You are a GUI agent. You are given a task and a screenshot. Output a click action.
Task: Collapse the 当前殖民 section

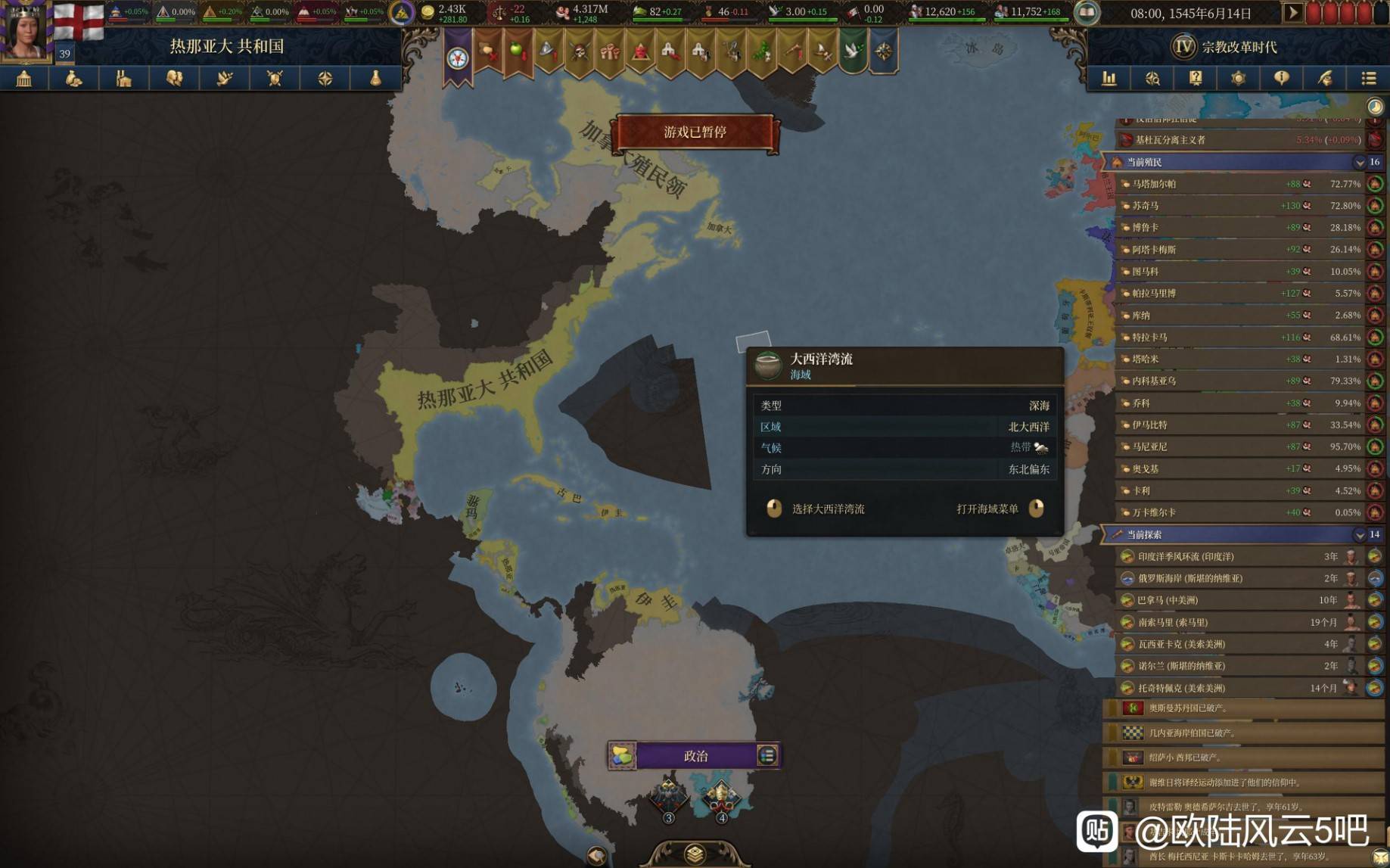point(1359,162)
